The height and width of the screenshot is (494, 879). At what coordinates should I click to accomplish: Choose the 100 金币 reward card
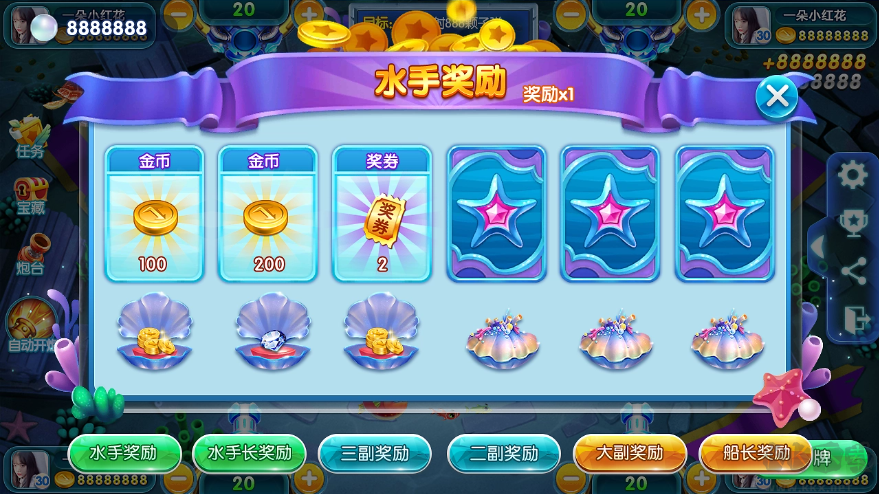(x=155, y=214)
